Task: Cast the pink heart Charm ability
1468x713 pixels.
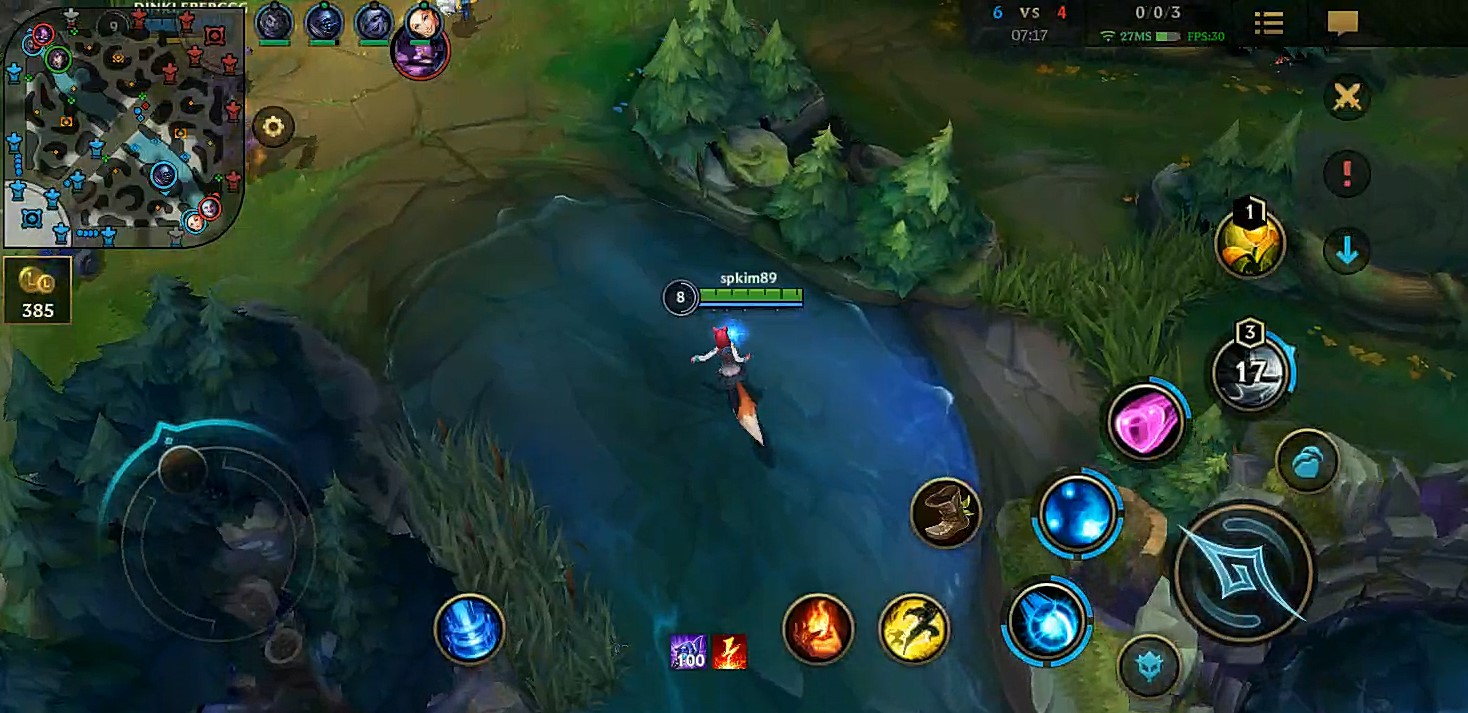Action: click(1146, 423)
